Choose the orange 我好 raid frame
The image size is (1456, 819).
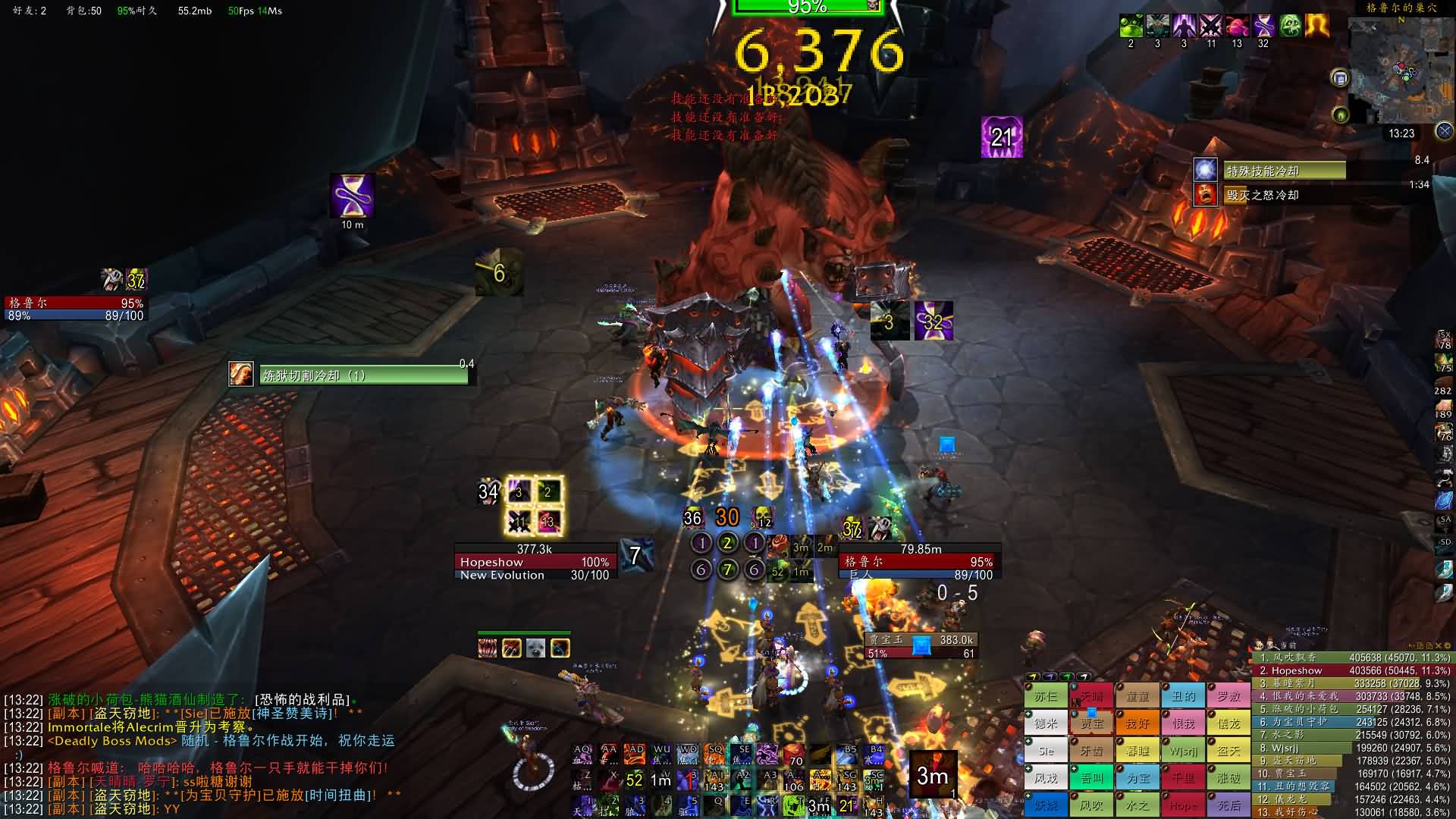(x=1137, y=723)
